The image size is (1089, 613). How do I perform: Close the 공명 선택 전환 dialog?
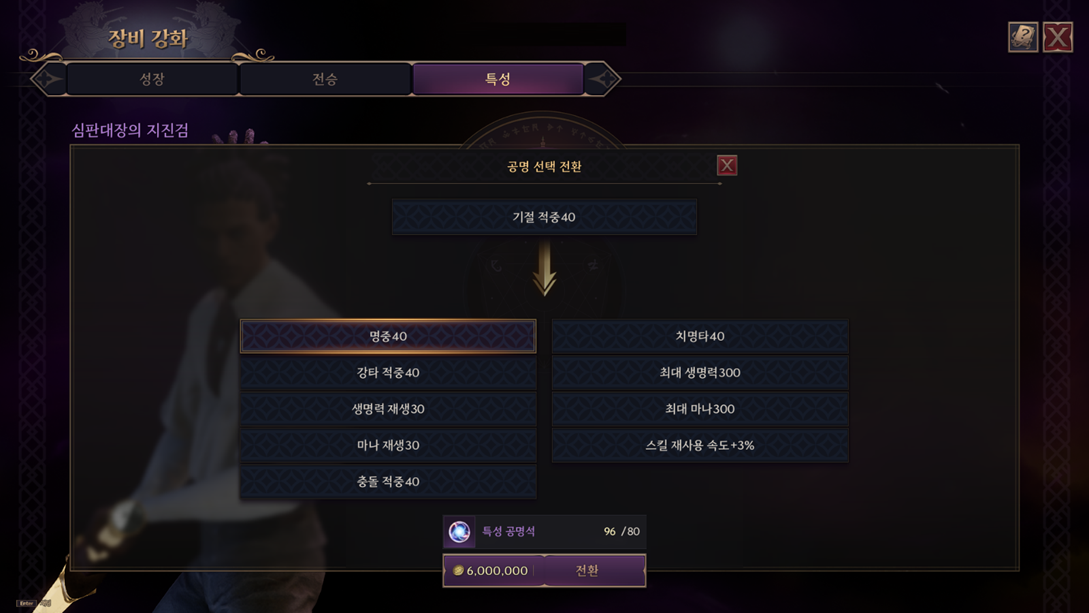coord(727,166)
